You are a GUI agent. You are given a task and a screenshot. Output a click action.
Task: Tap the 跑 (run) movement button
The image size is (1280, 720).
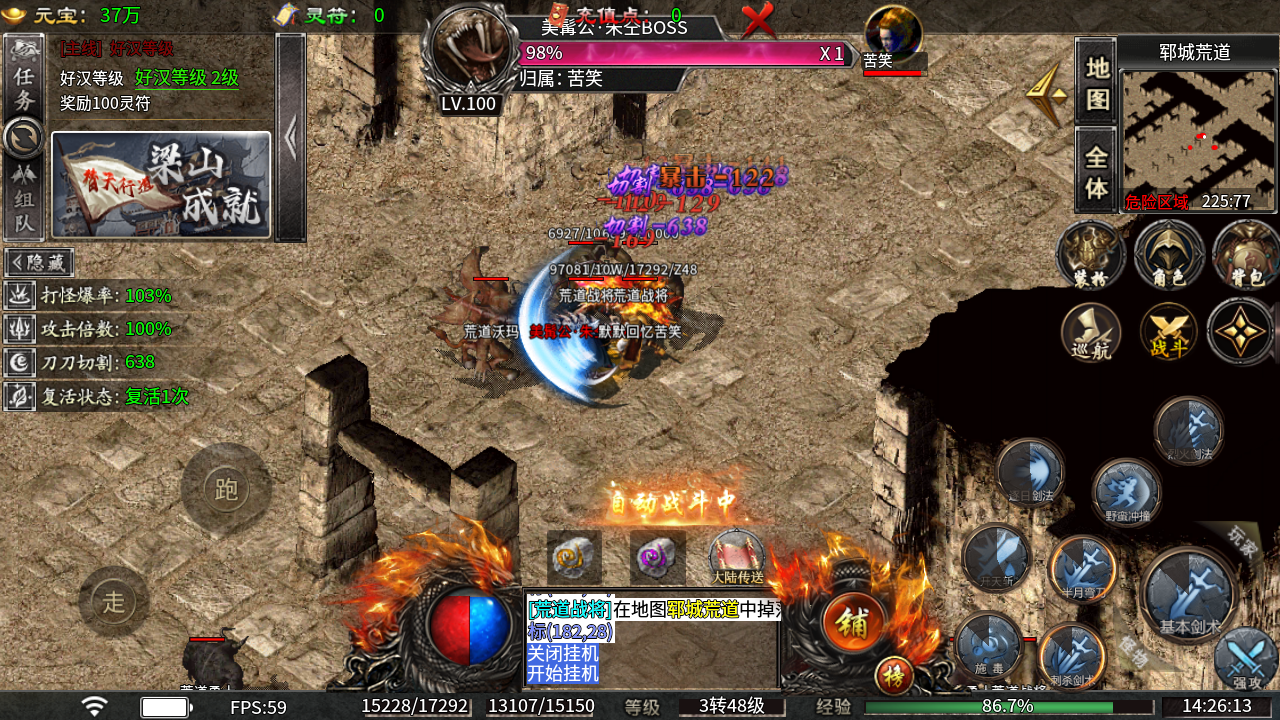(x=226, y=489)
